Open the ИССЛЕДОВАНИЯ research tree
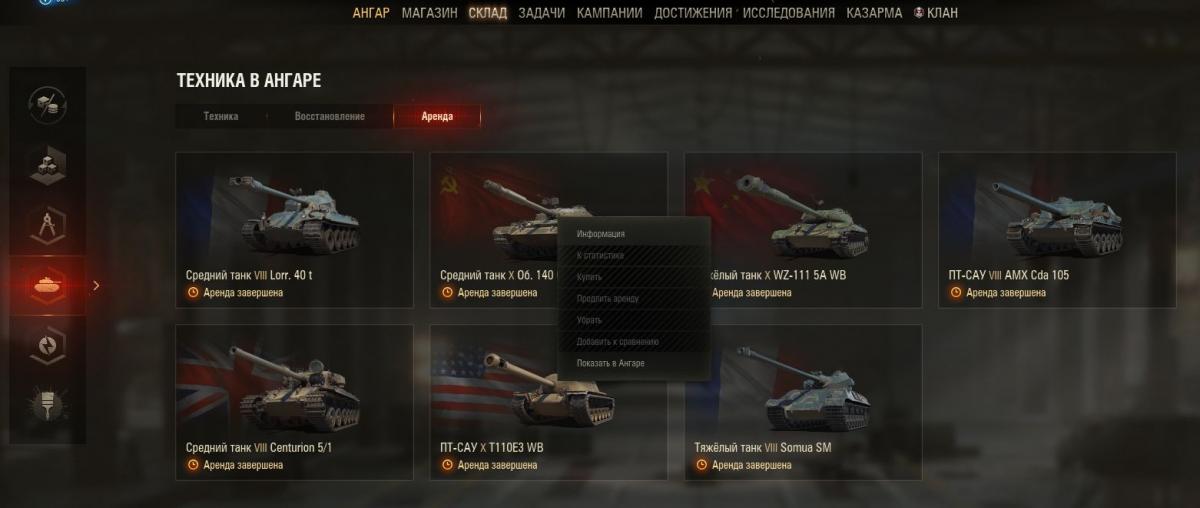Image resolution: width=1200 pixels, height=508 pixels. click(x=789, y=13)
